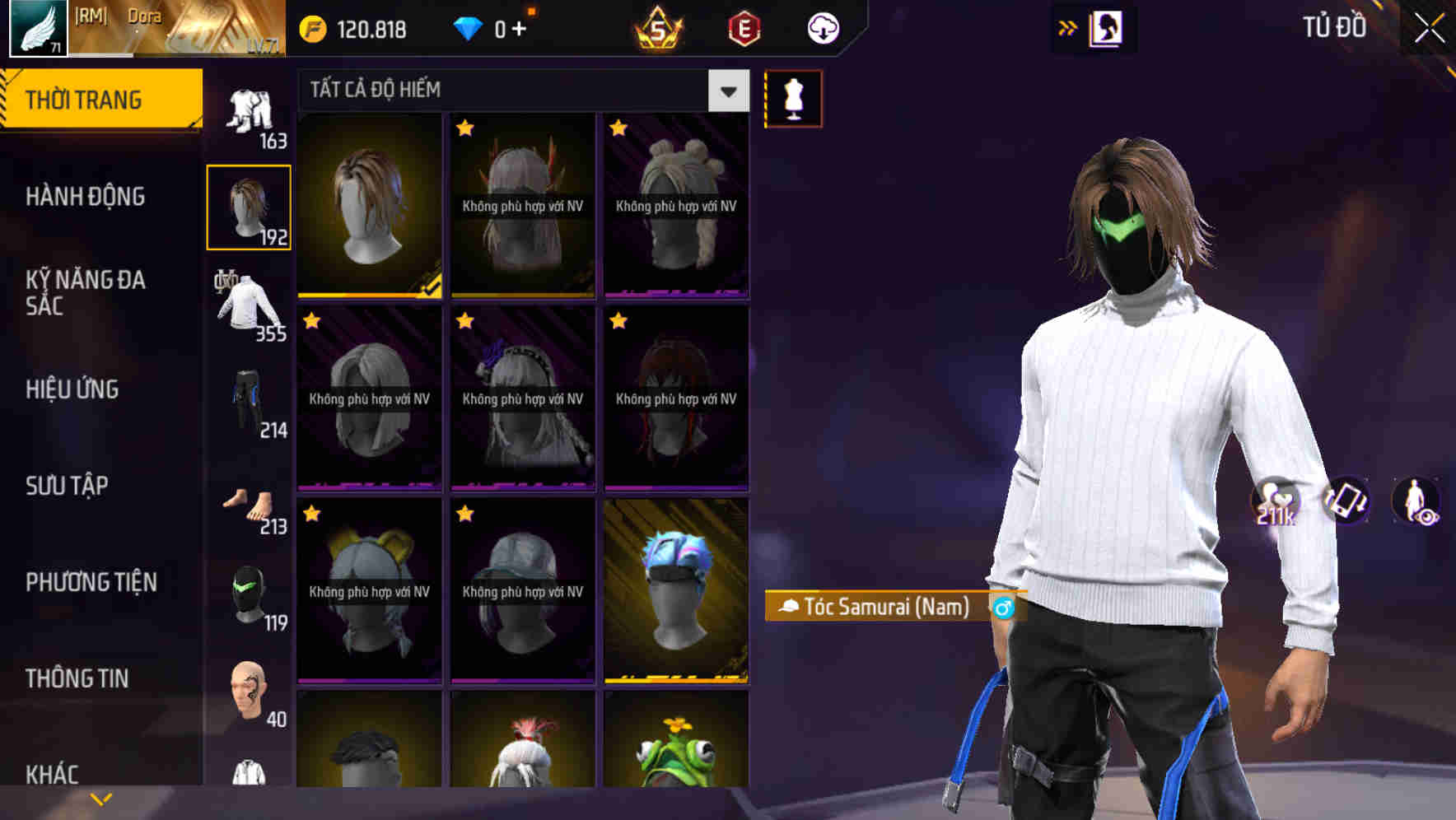This screenshot has width=1456, height=820.
Task: Click the 211k likes heart icon
Action: click(x=1277, y=501)
